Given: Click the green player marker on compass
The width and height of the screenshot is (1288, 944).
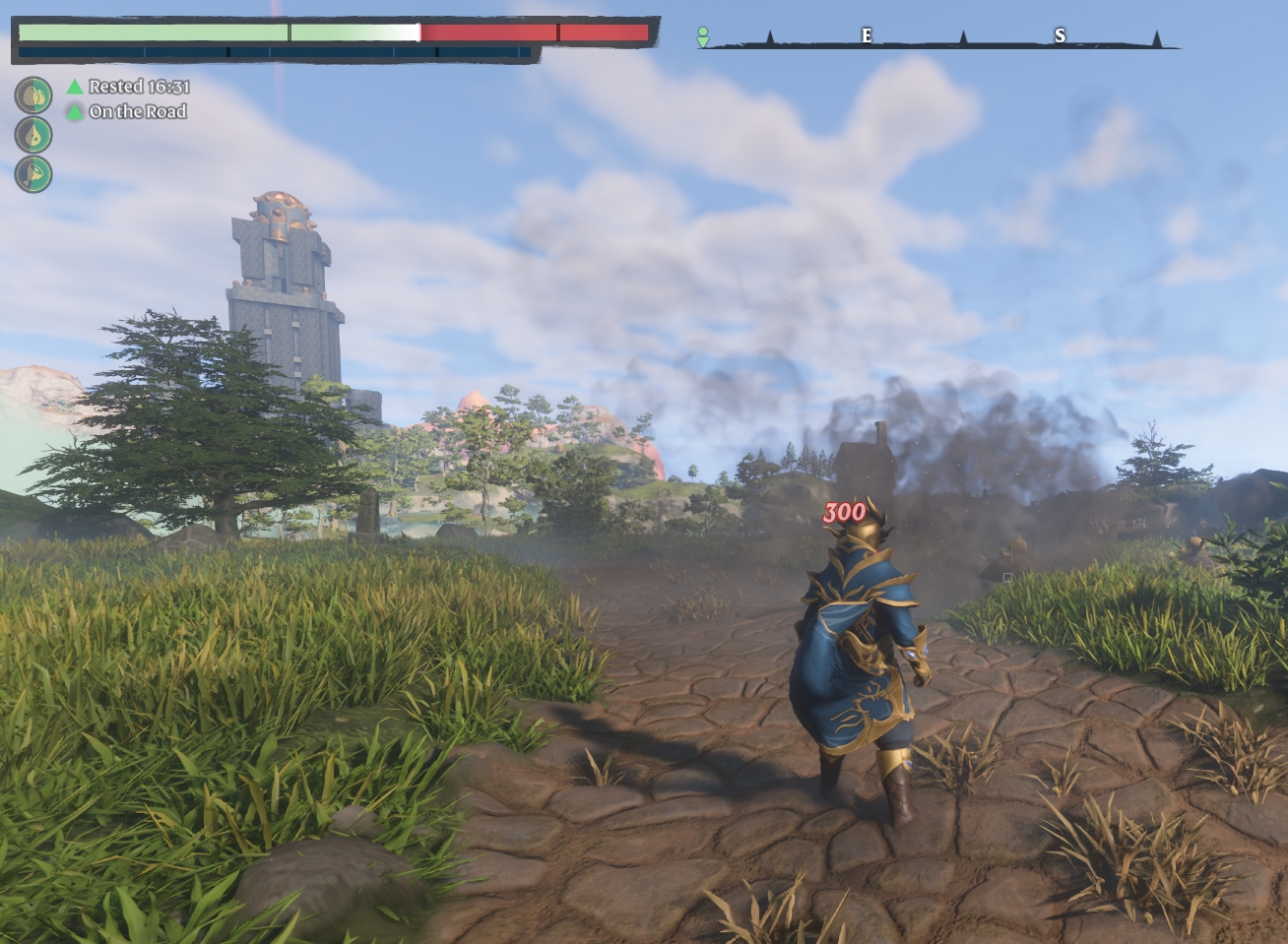Looking at the screenshot, I should [x=703, y=36].
